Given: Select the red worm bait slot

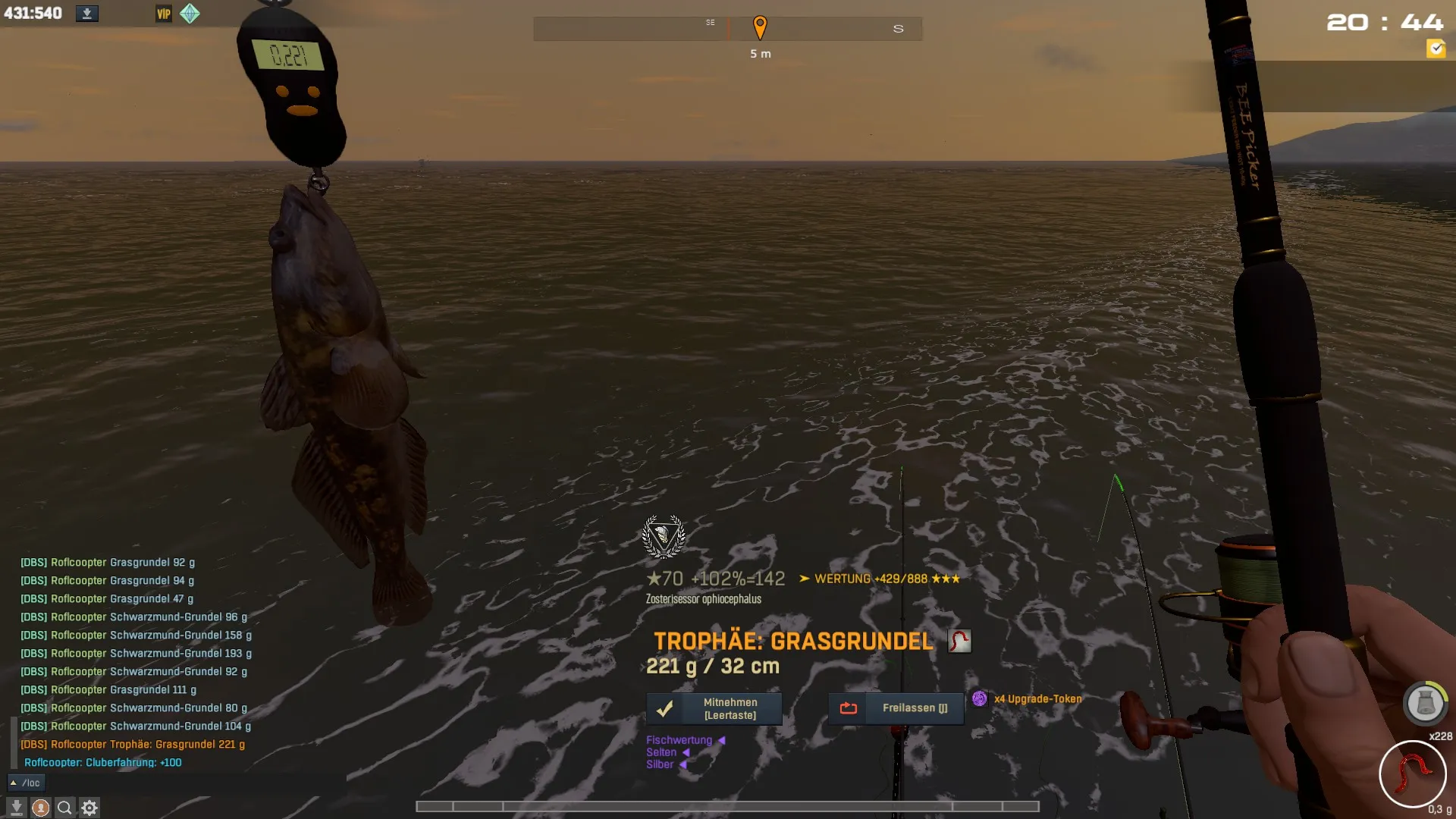Looking at the screenshot, I should click(x=1412, y=774).
